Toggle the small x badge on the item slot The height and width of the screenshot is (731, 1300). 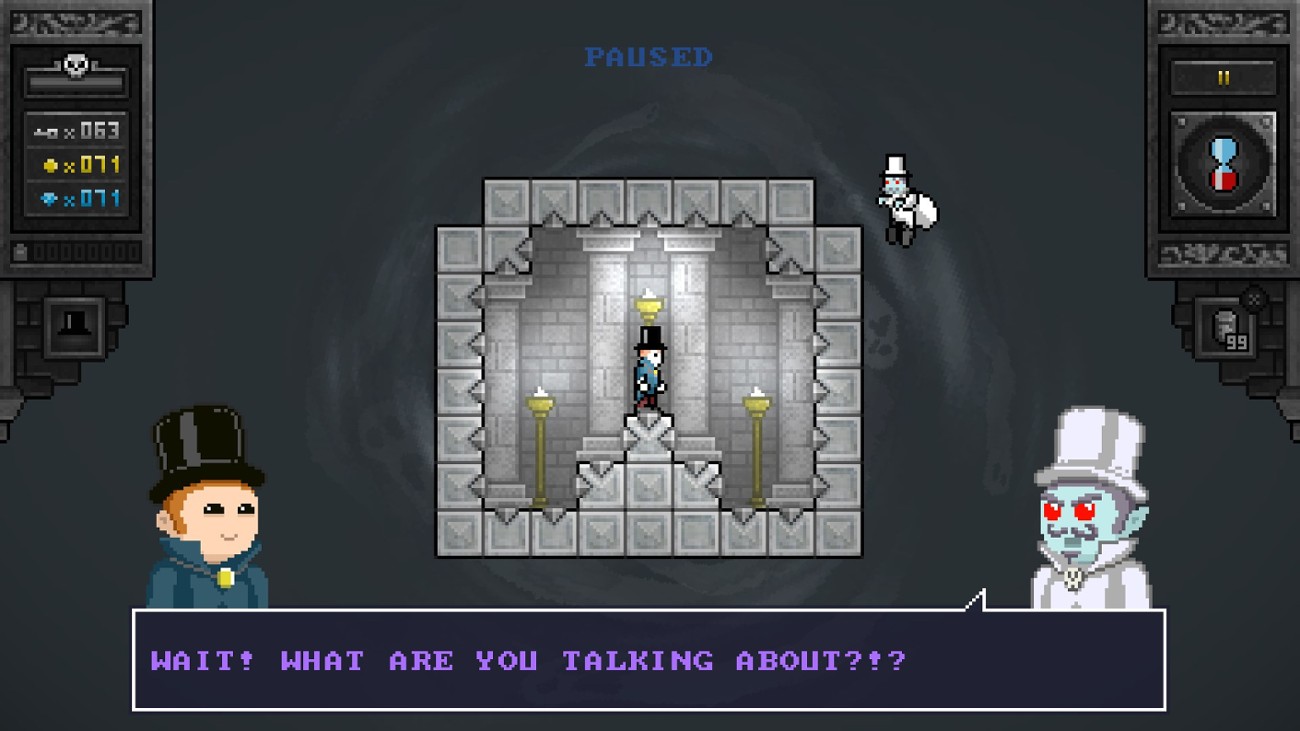click(1254, 298)
